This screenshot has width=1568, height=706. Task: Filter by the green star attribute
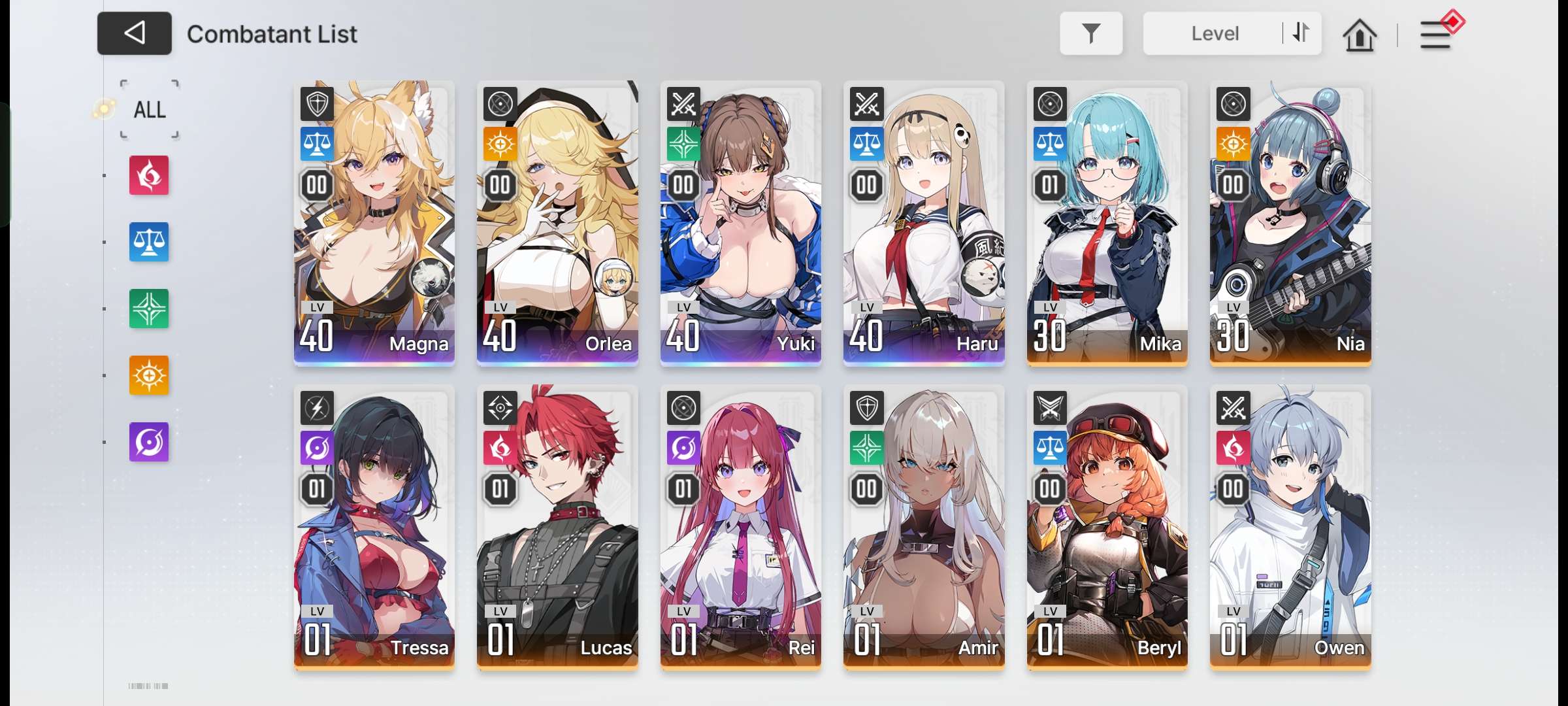tap(149, 309)
